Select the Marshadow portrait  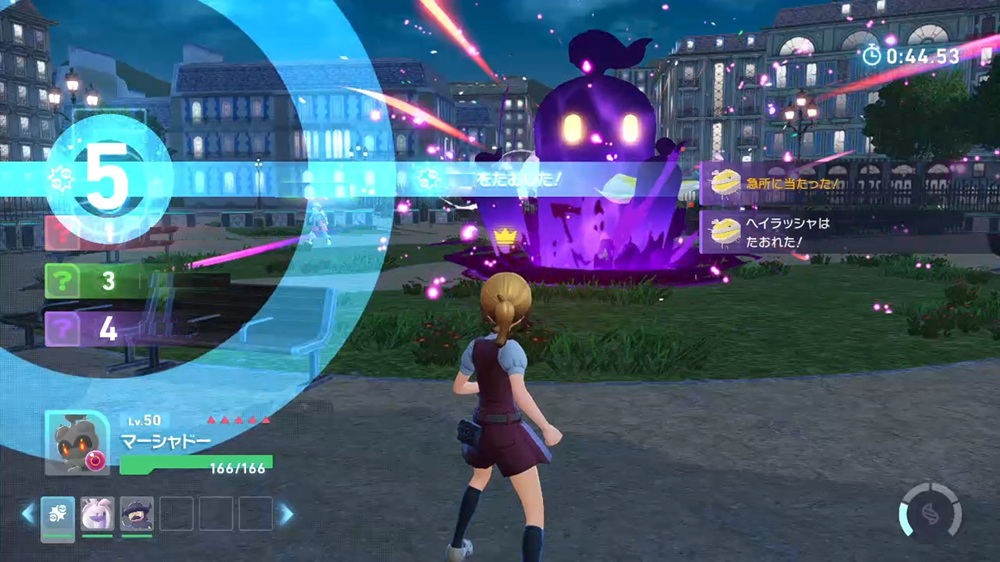(77, 442)
